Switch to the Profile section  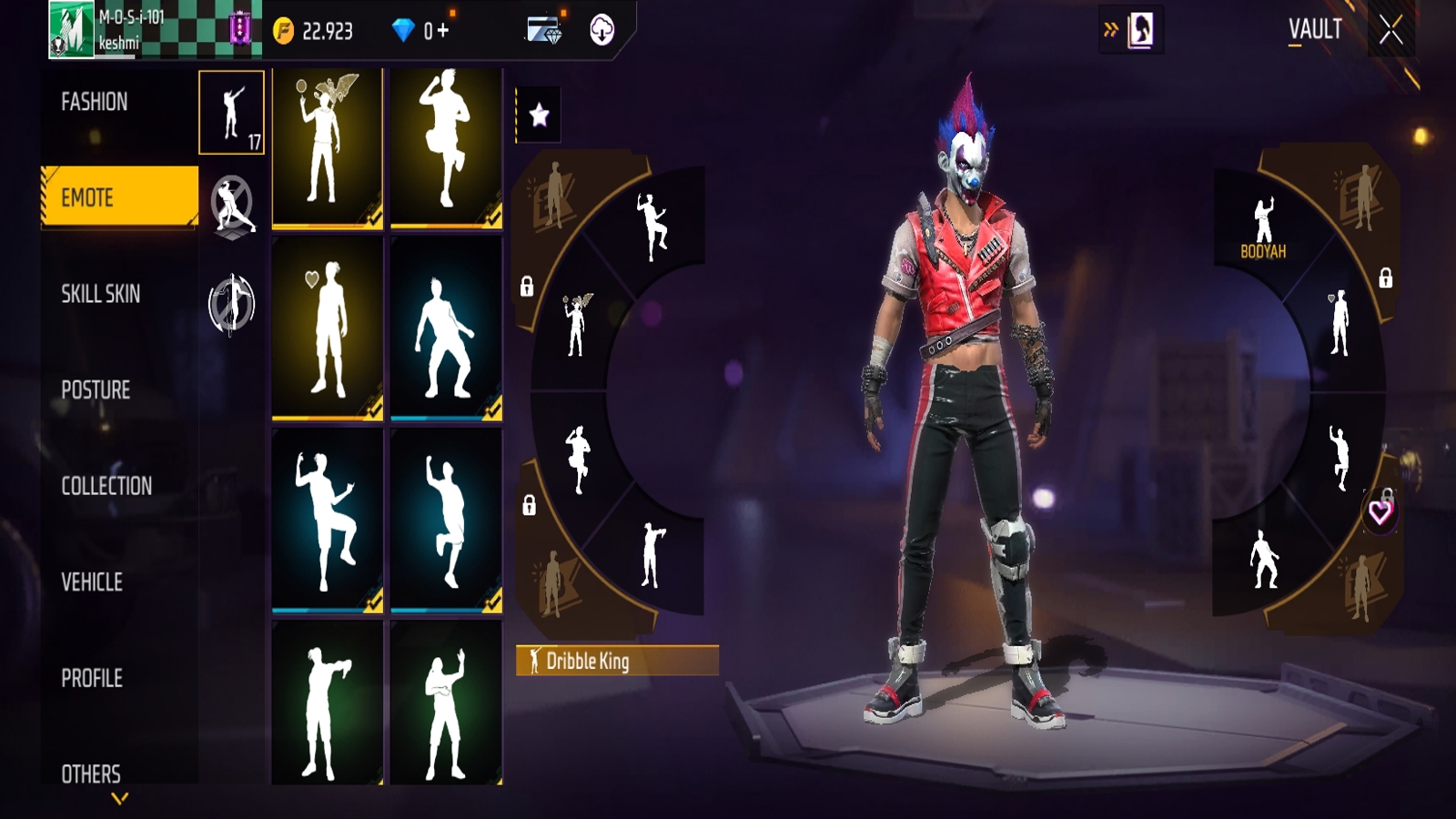[x=92, y=678]
